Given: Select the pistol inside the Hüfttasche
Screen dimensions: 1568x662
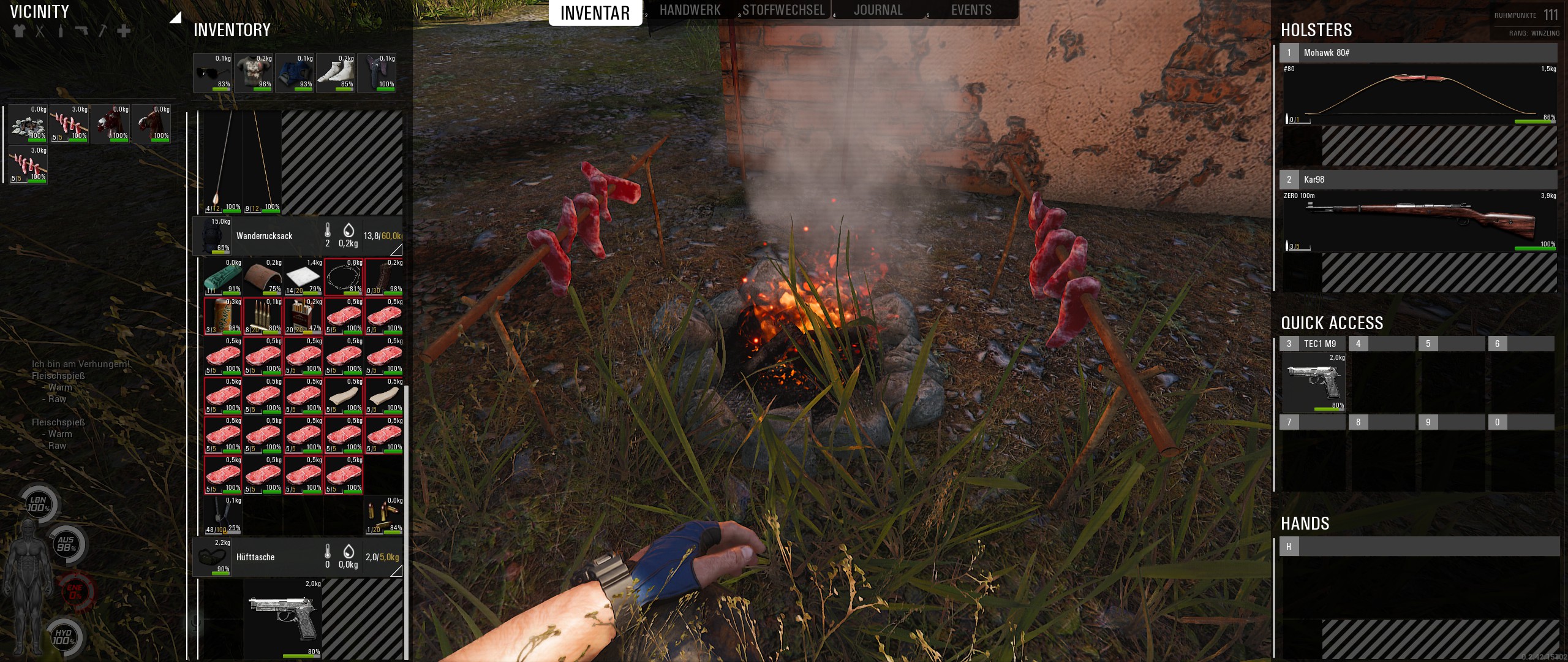Looking at the screenshot, I should click(x=283, y=618).
